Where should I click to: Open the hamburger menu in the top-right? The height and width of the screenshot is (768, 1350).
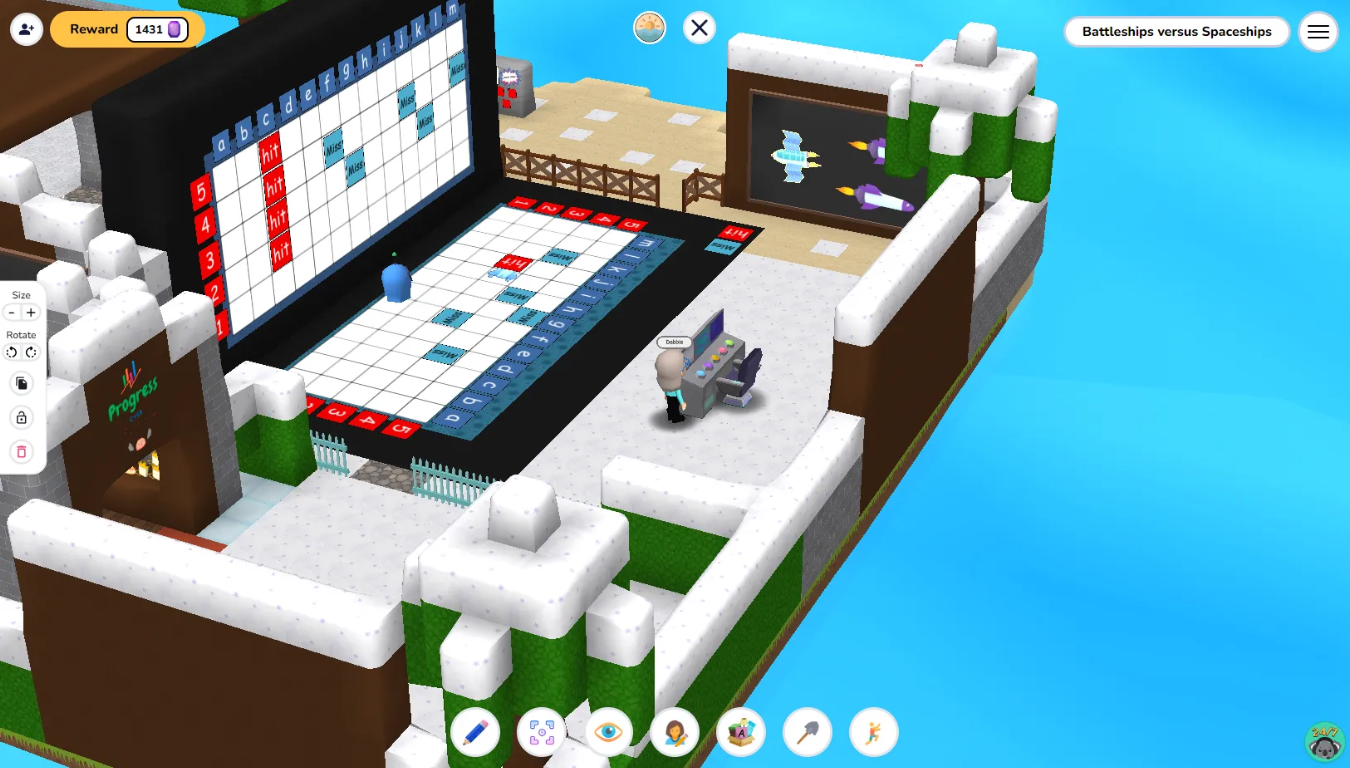[1318, 31]
